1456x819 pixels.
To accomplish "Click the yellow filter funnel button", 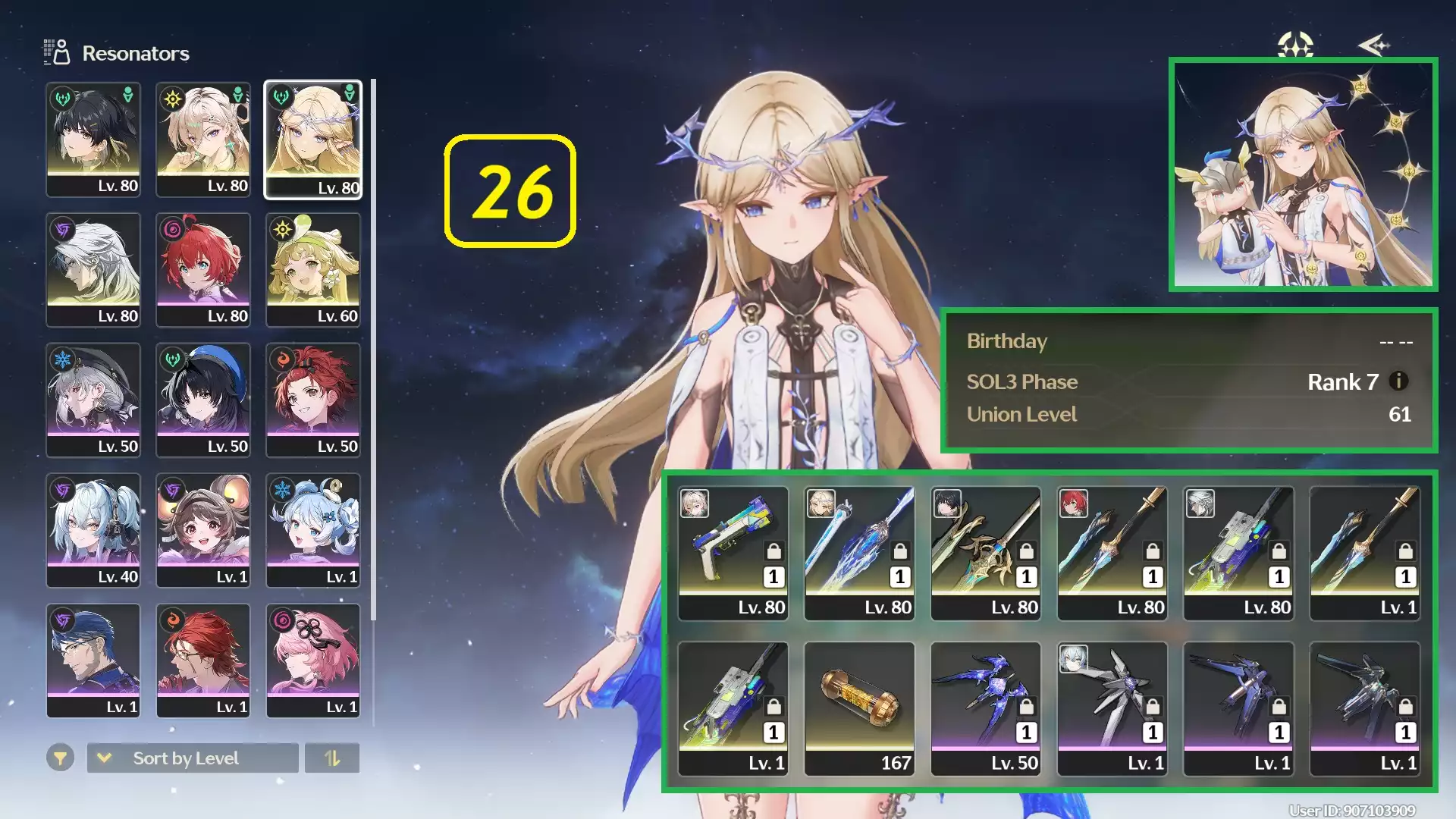I will (60, 758).
